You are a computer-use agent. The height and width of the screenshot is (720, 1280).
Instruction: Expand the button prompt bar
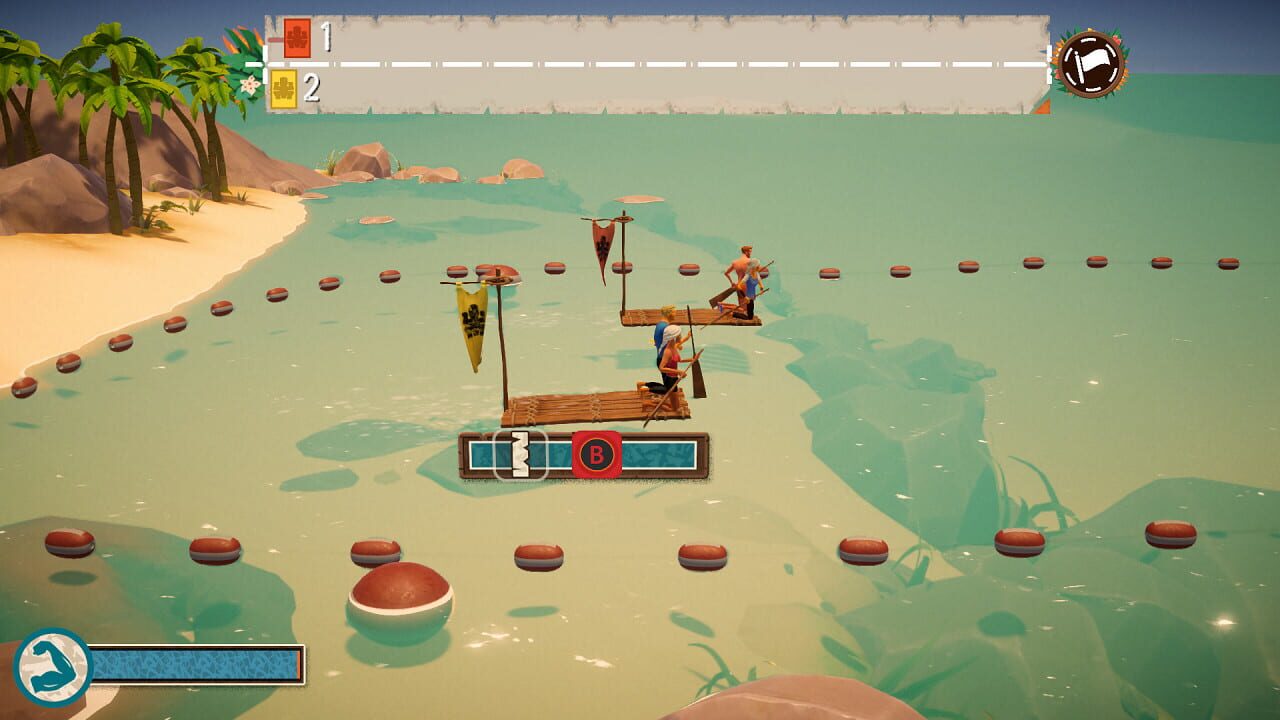[585, 455]
